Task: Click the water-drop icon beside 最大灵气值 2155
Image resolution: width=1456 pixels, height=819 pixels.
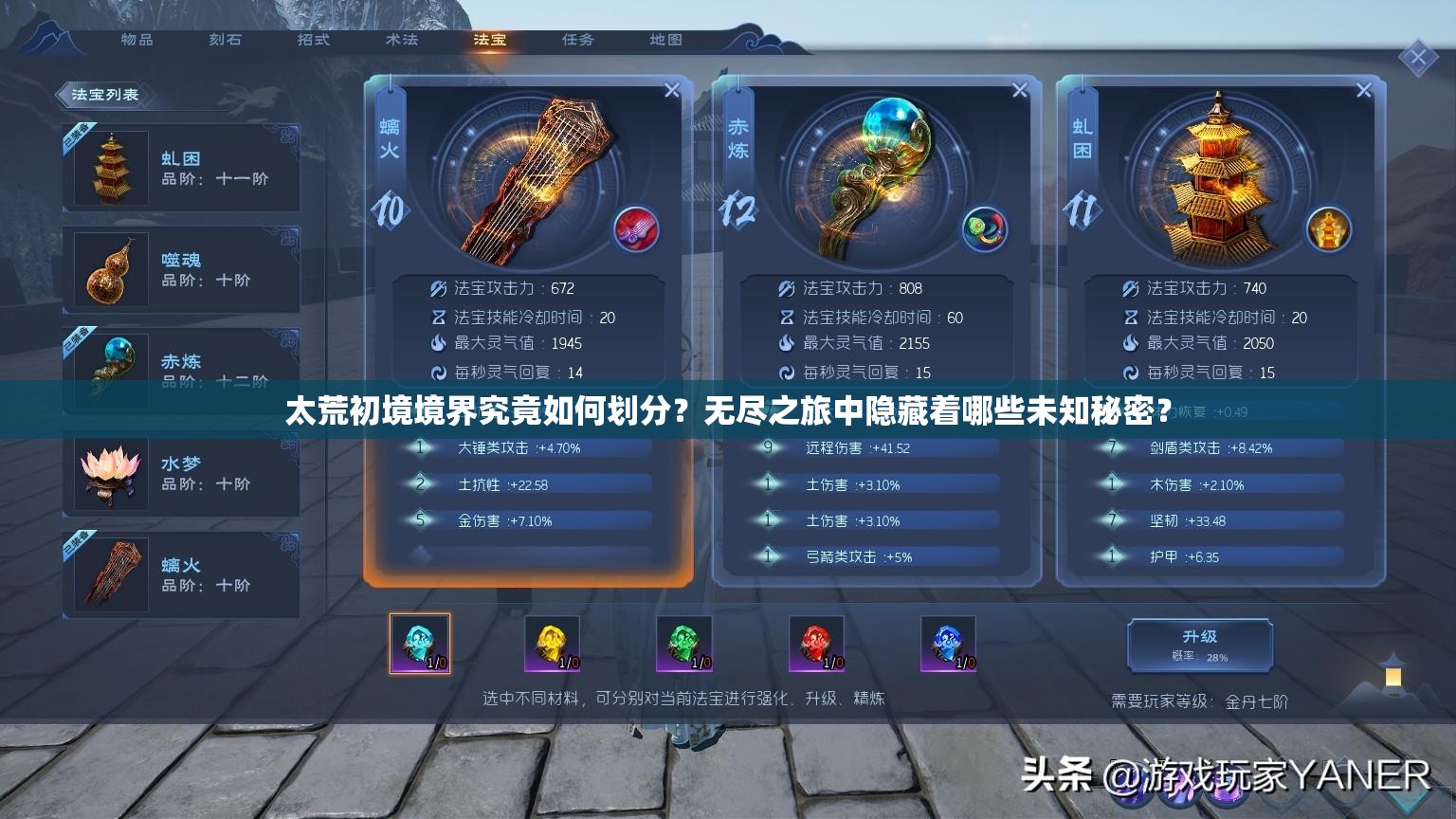Action: pyautogui.click(x=786, y=344)
